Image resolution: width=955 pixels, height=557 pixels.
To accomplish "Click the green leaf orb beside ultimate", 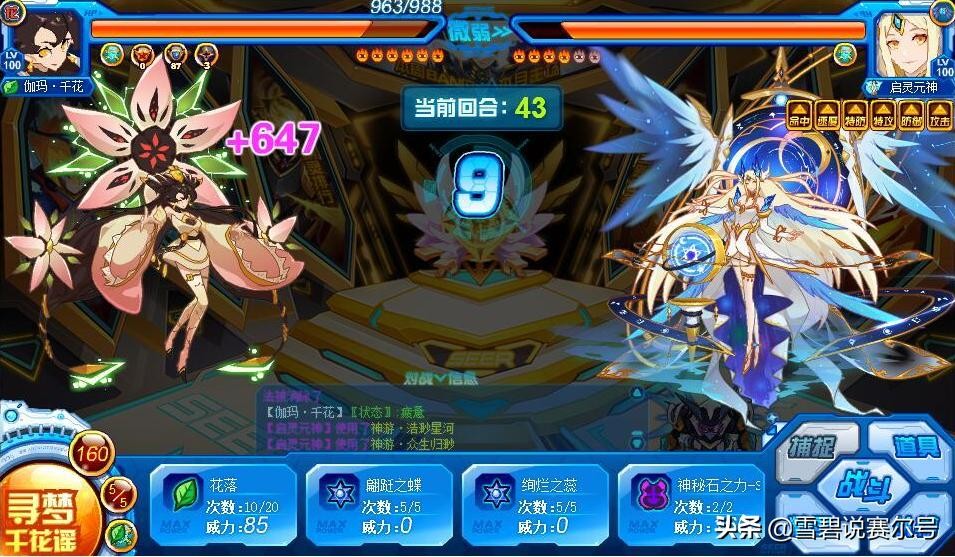I will [119, 534].
